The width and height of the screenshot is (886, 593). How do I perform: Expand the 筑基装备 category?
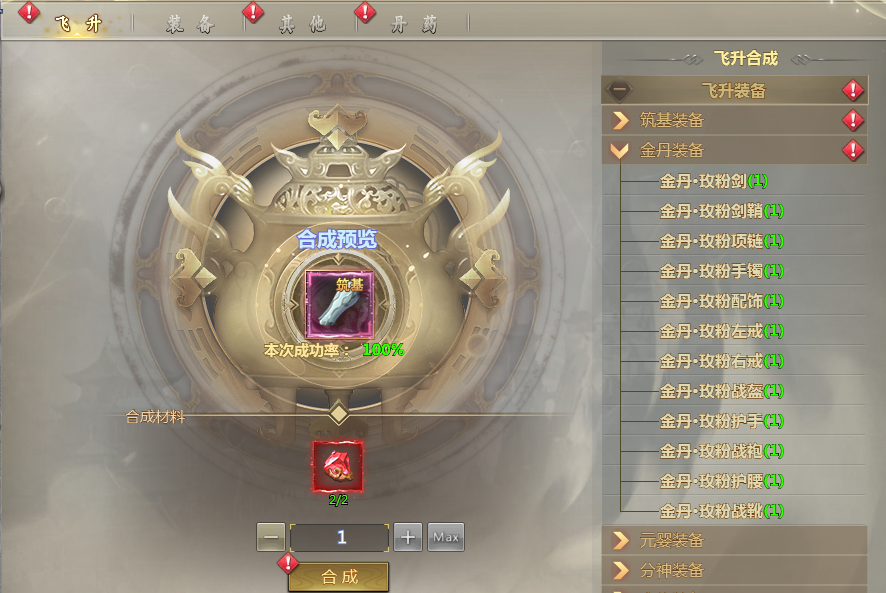click(x=734, y=121)
